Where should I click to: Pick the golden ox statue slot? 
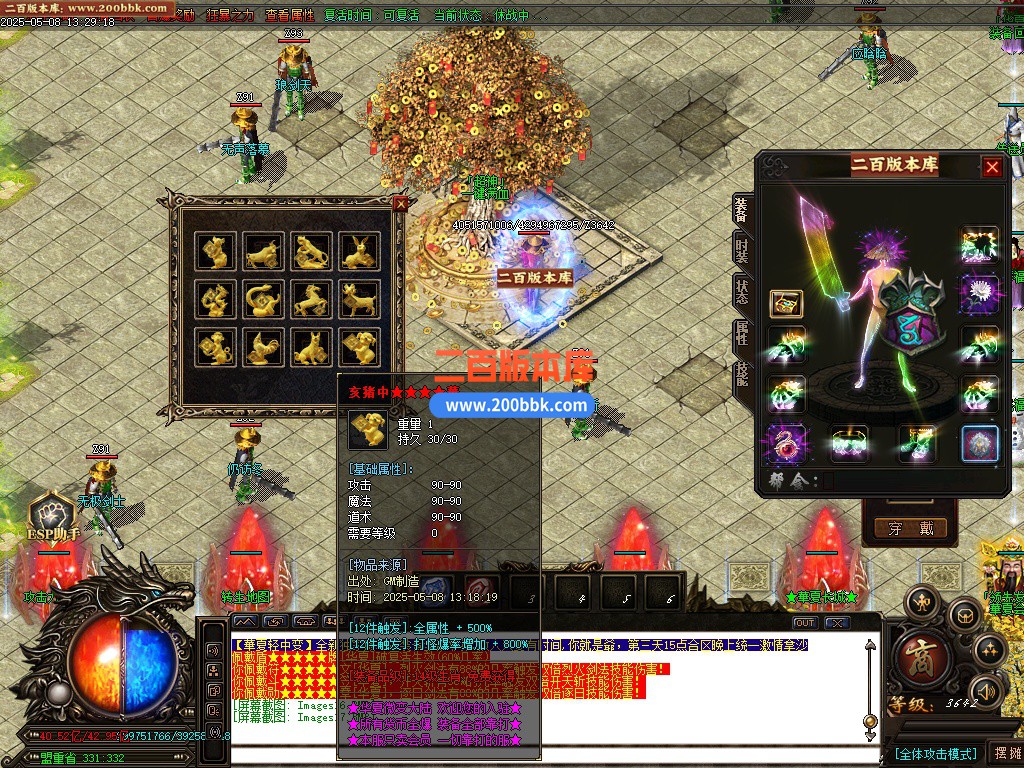(263, 251)
